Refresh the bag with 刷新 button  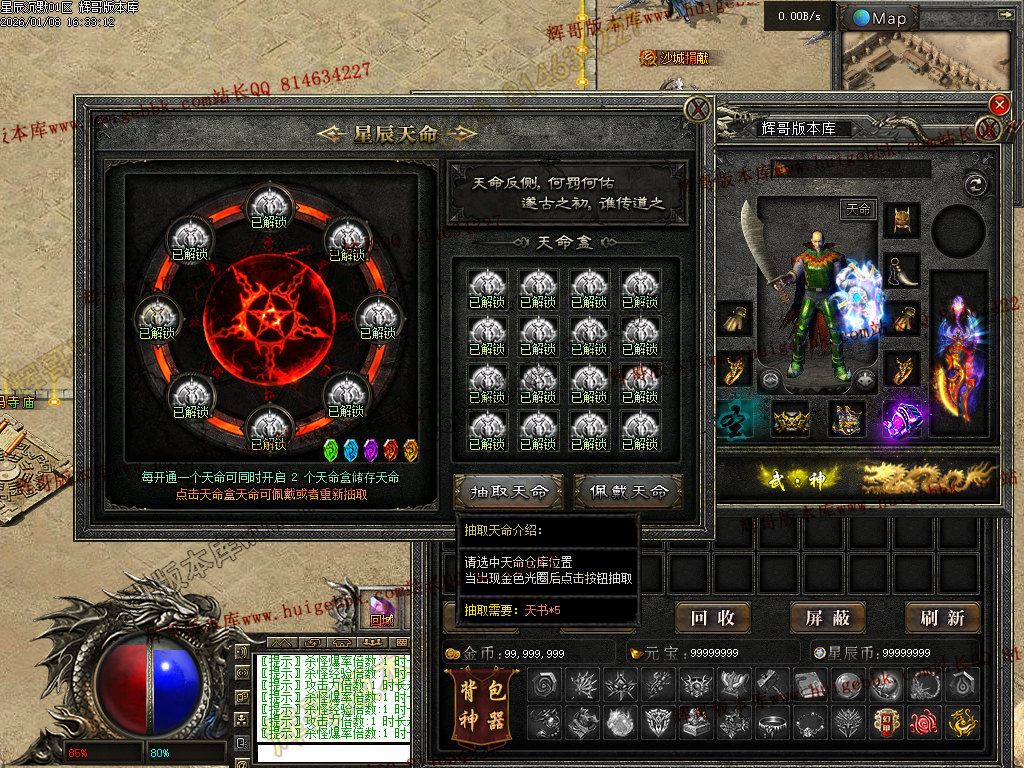[x=942, y=618]
